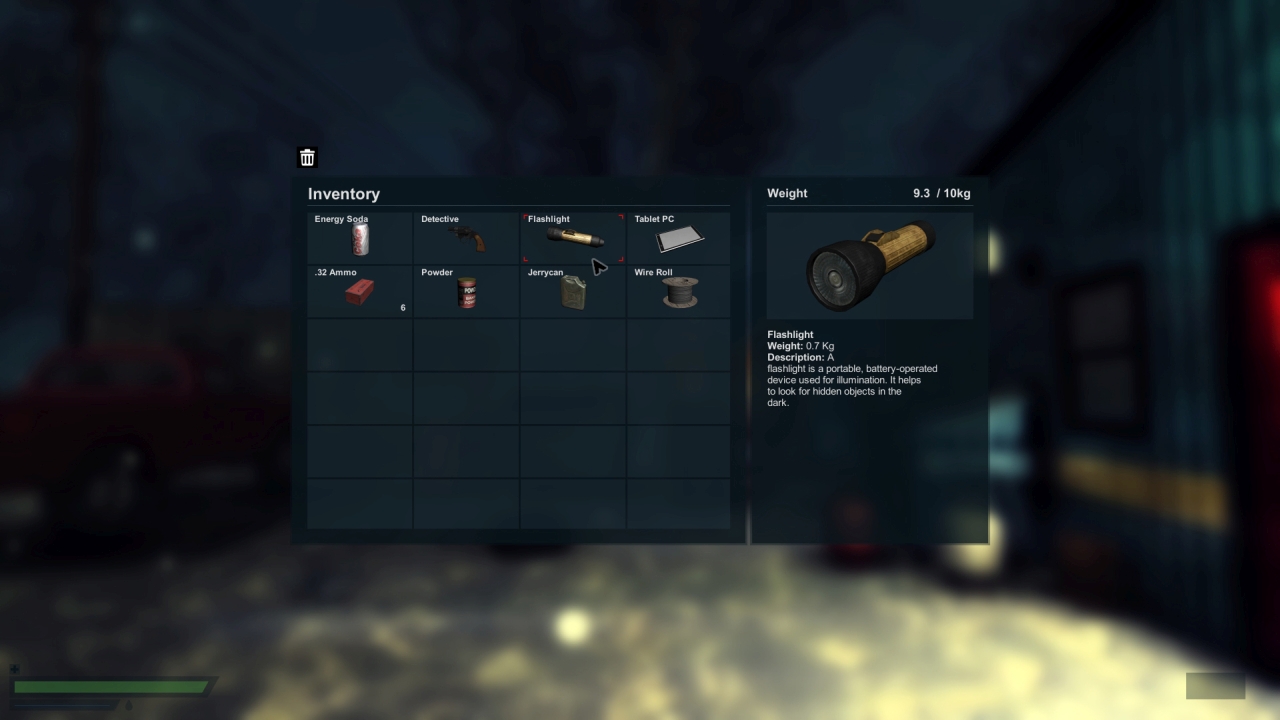Select the Wire Roll item

[678, 291]
